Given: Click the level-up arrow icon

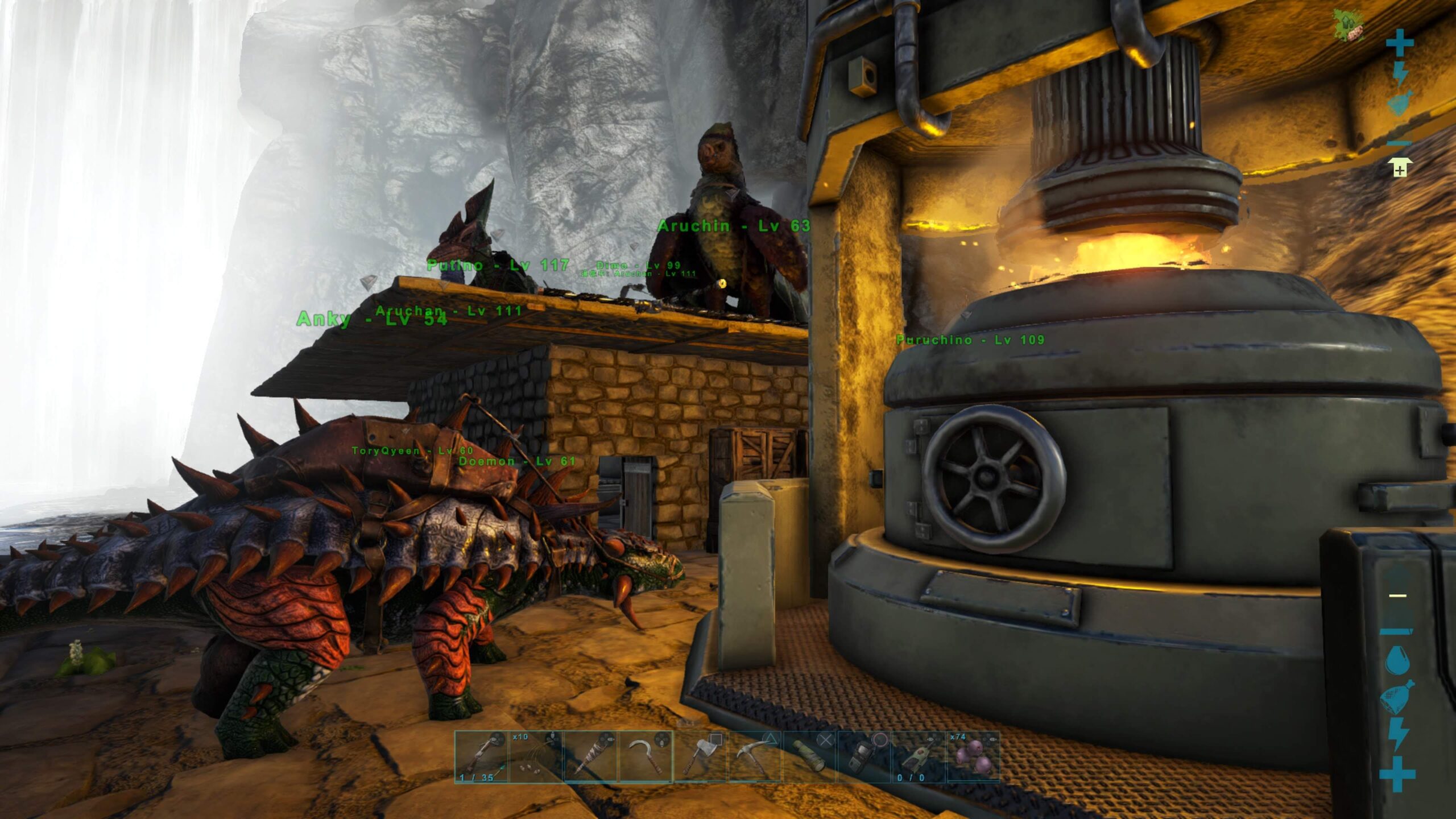Looking at the screenshot, I should pos(1399,168).
